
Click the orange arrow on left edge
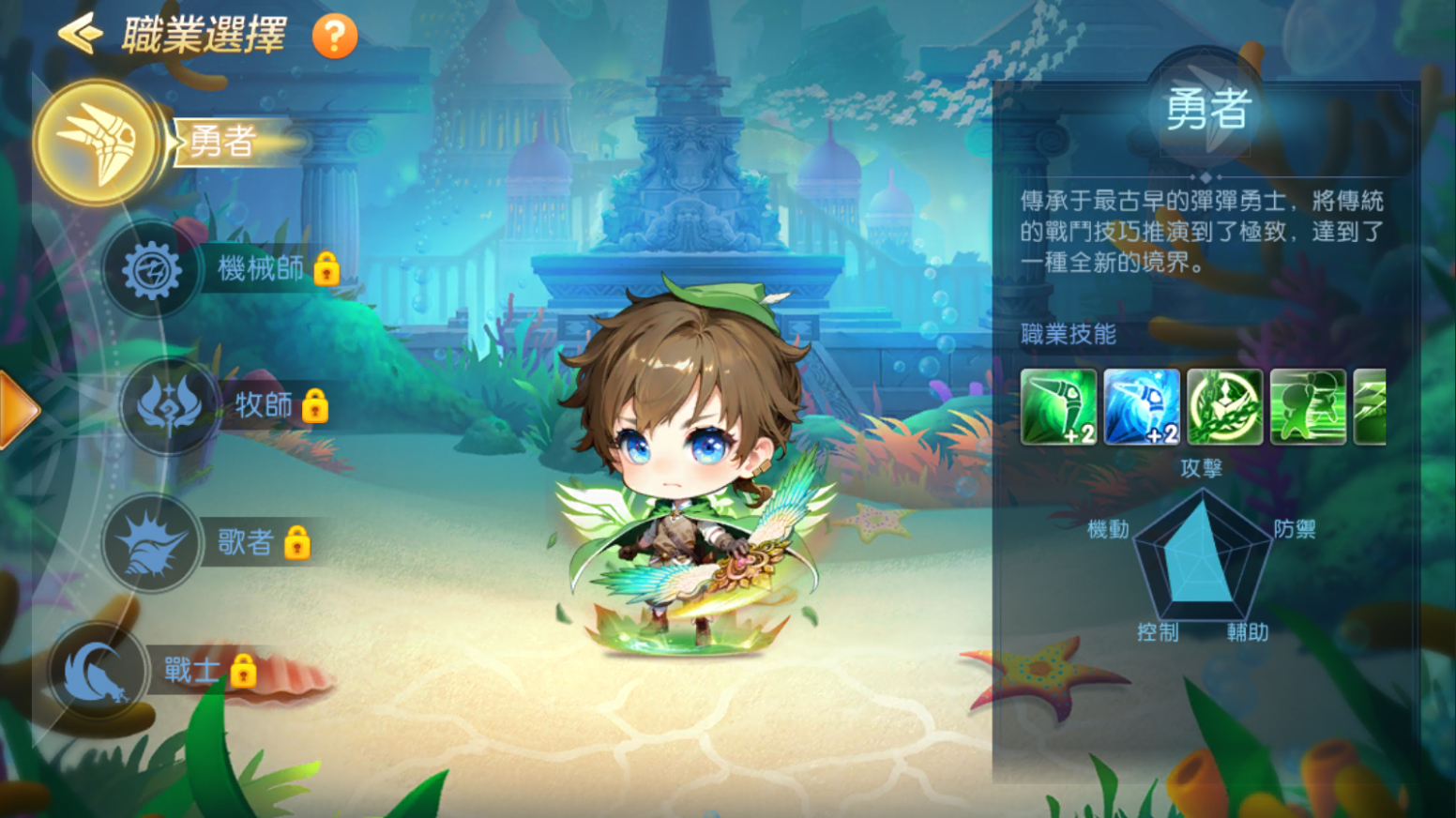coord(18,409)
